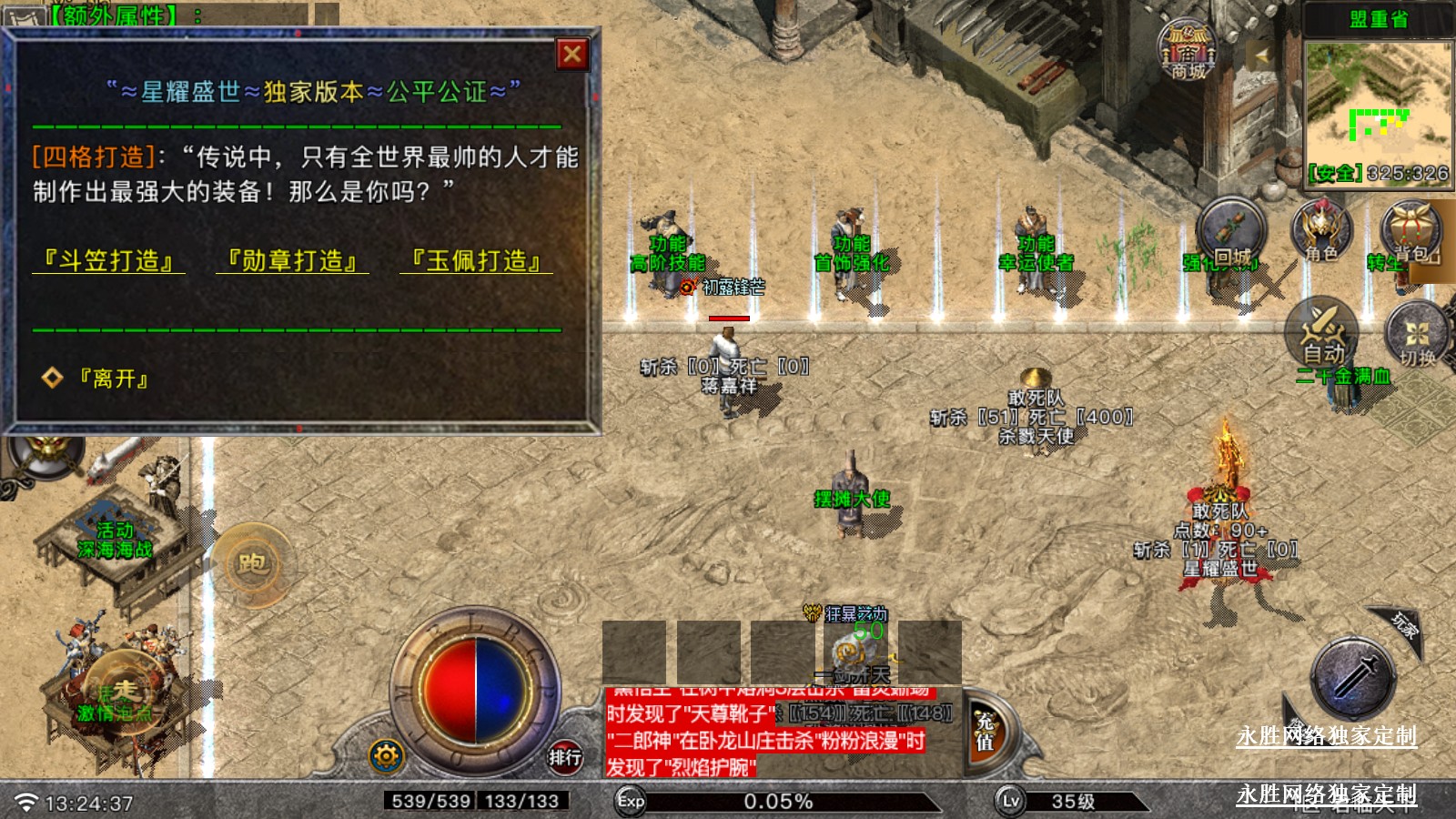Select the 勋章打造 medal crafting option
Viewport: 1456px width, 819px height.
pyautogui.click(x=293, y=261)
